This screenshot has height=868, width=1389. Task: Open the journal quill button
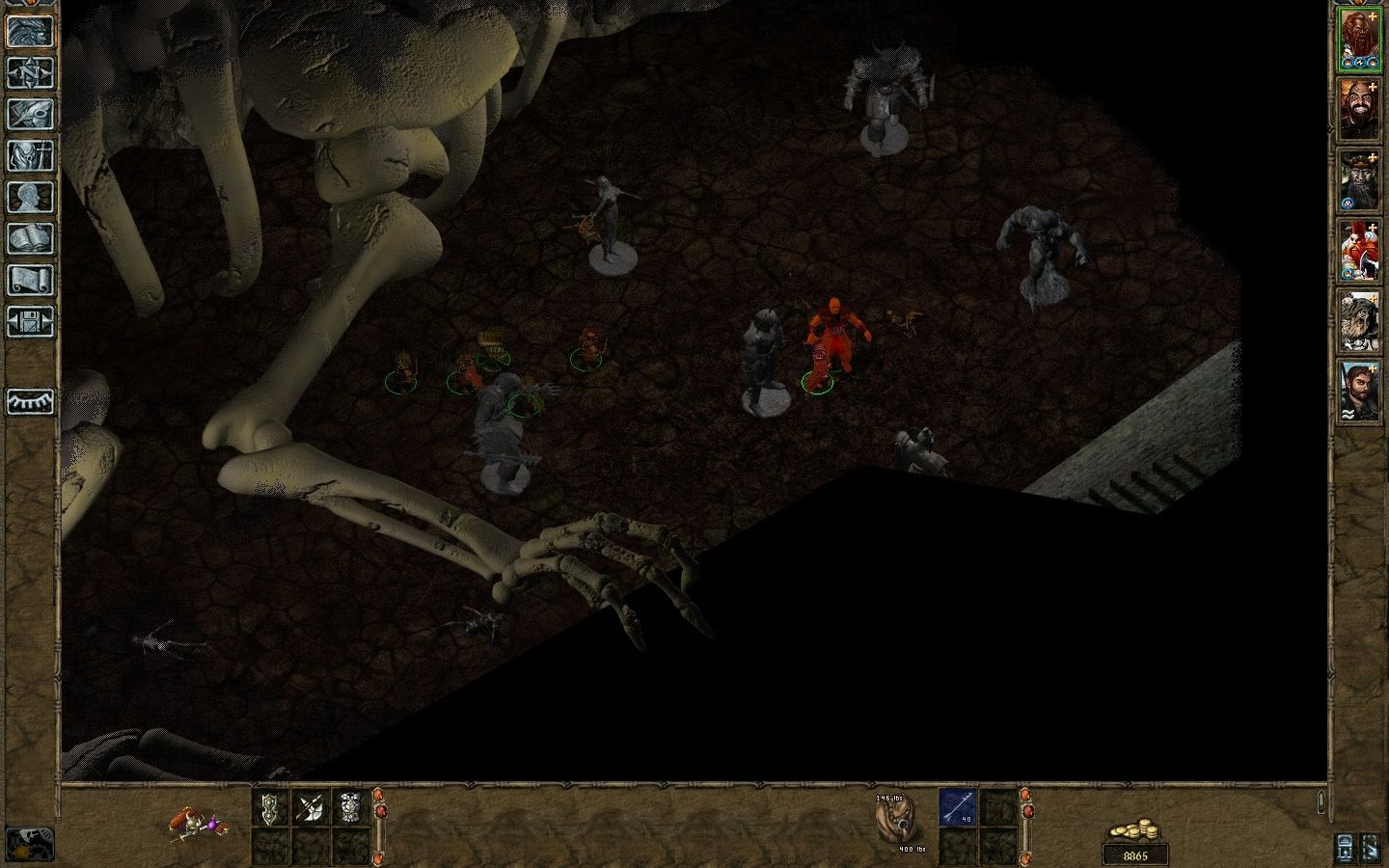[29, 114]
